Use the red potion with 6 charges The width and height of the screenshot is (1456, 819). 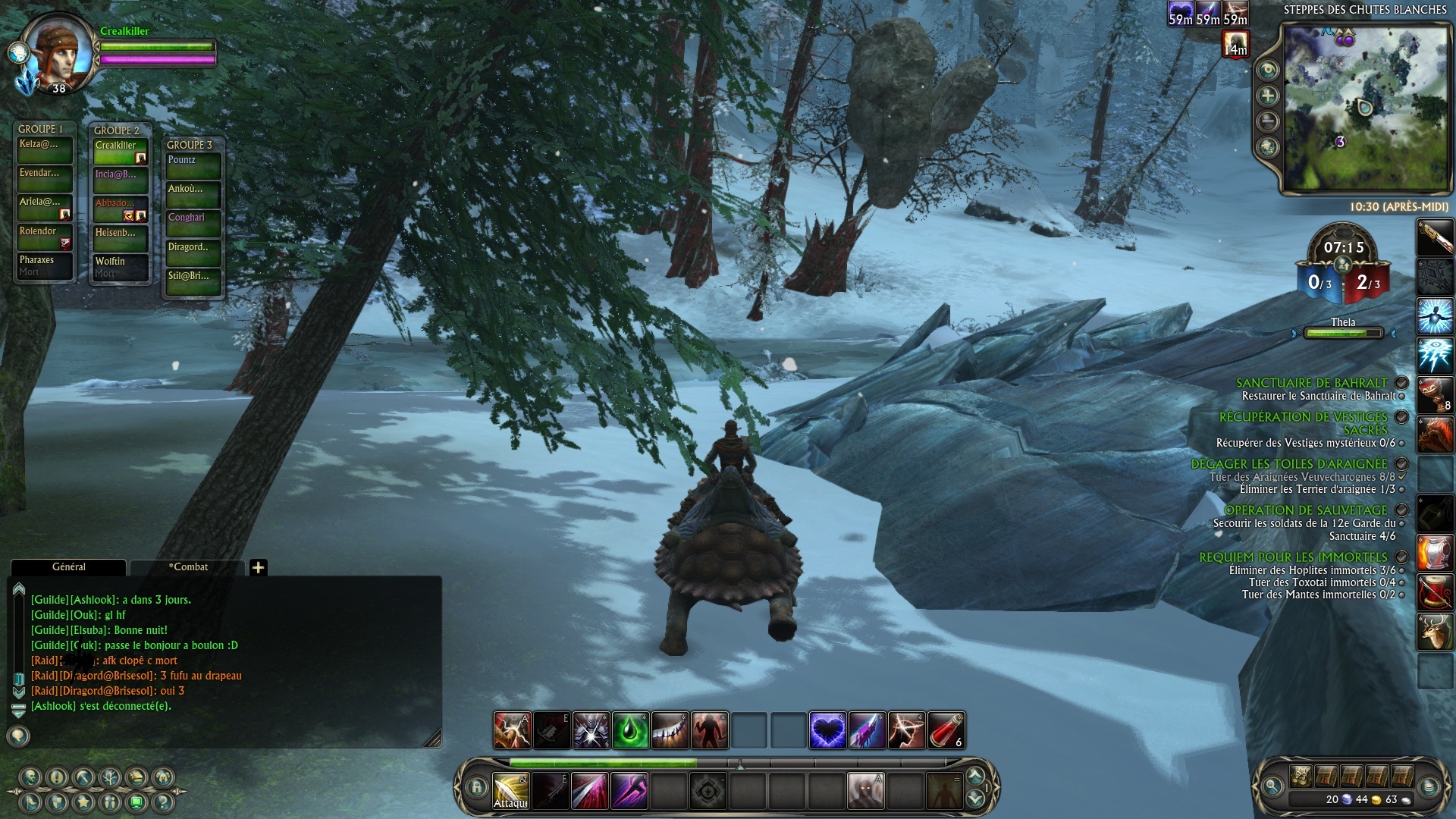coord(946,731)
